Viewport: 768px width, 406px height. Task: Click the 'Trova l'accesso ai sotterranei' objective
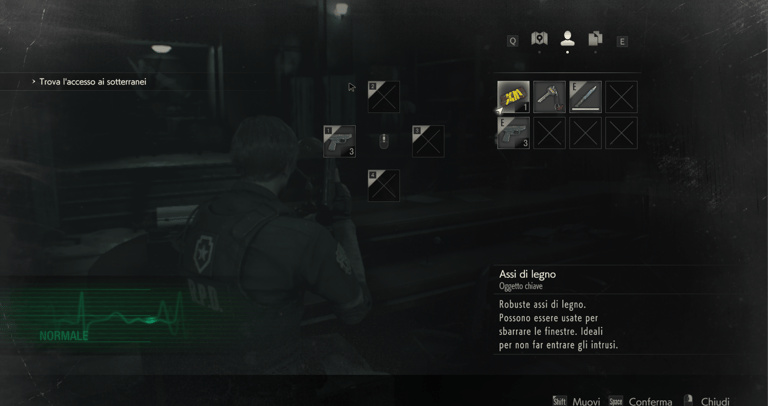click(x=92, y=82)
